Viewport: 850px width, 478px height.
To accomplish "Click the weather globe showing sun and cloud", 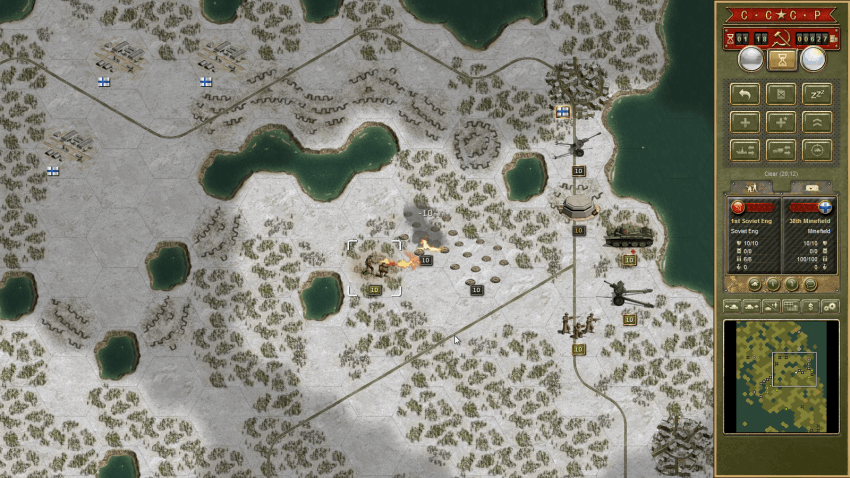I will coord(813,60).
